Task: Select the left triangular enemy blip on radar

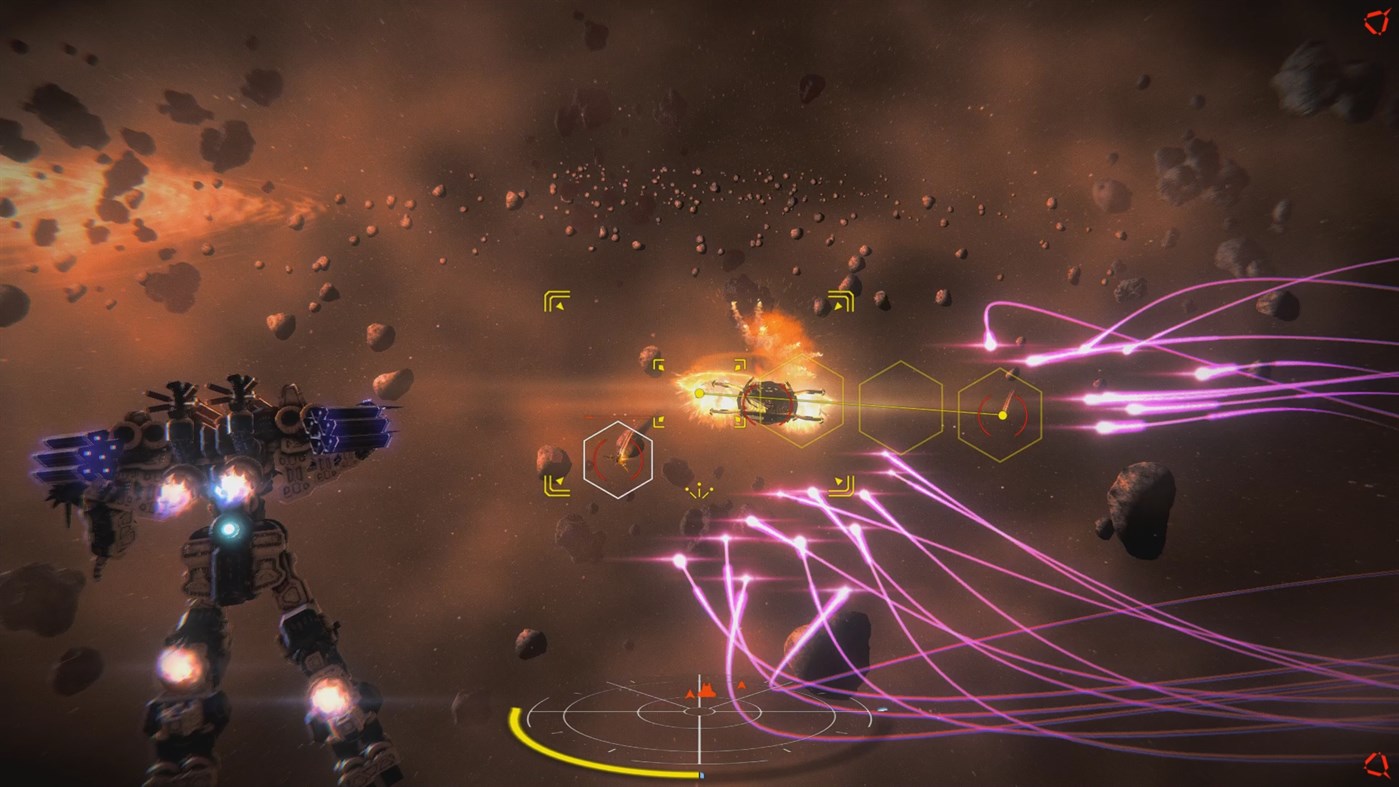Action: point(690,694)
